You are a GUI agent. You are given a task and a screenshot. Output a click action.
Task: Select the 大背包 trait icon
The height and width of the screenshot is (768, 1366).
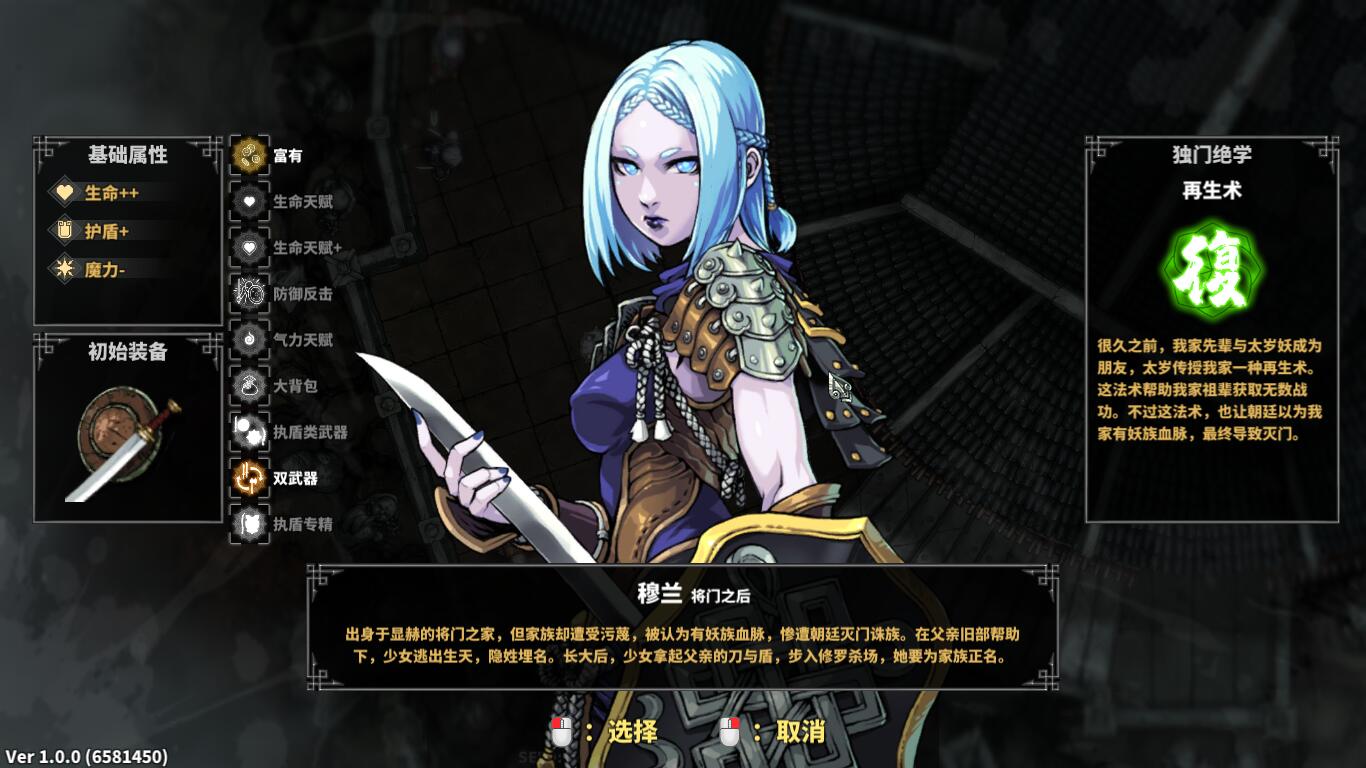(x=248, y=385)
